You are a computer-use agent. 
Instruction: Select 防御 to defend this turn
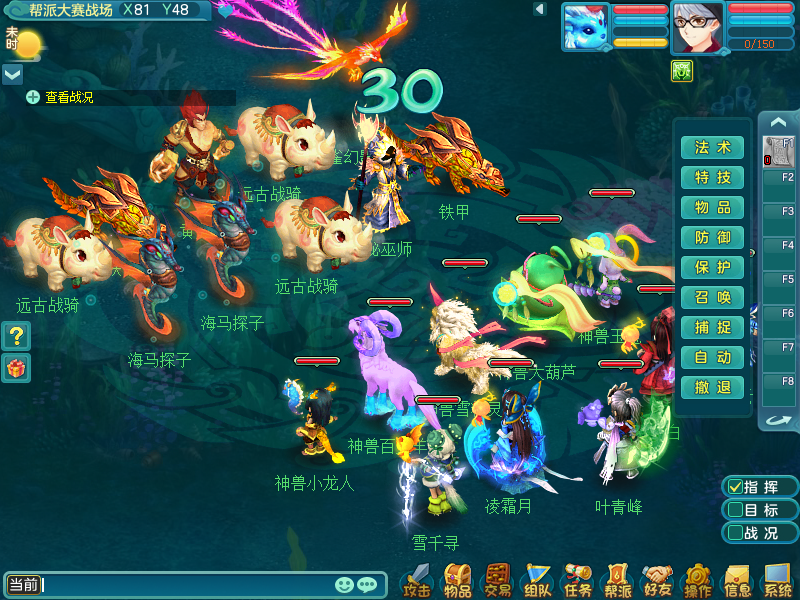click(712, 238)
